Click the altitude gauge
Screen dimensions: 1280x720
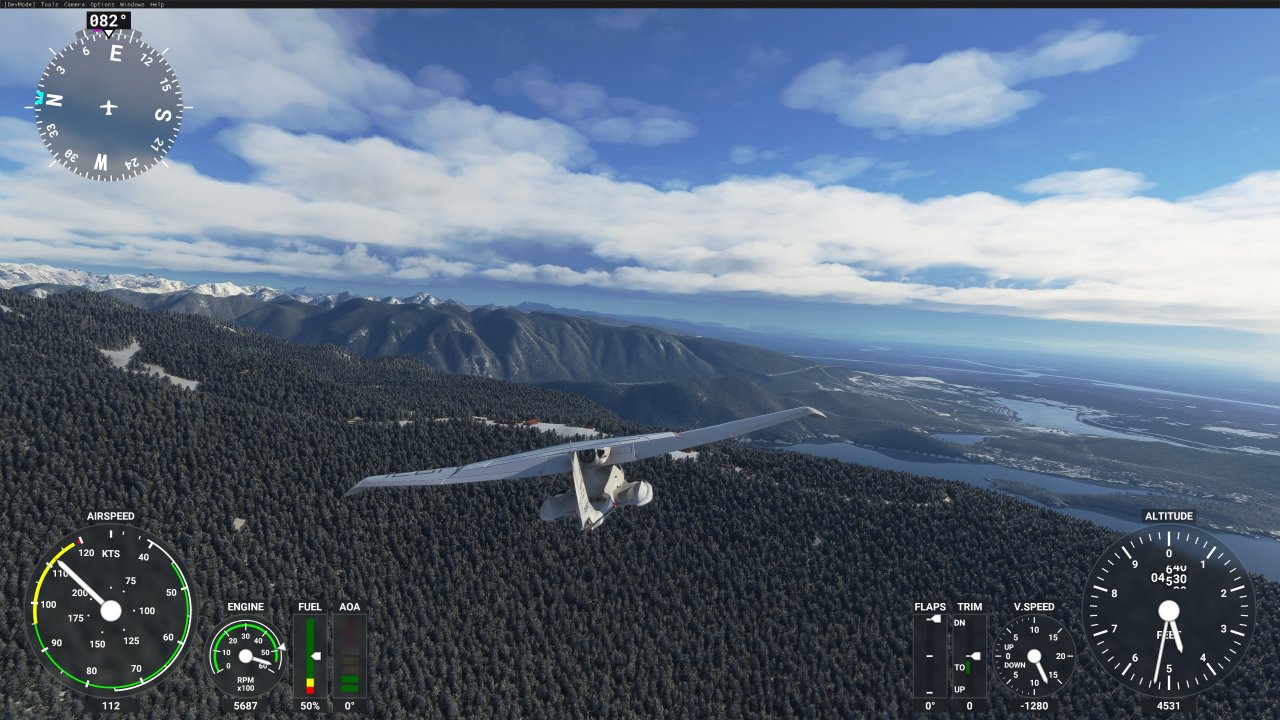[x=1168, y=611]
